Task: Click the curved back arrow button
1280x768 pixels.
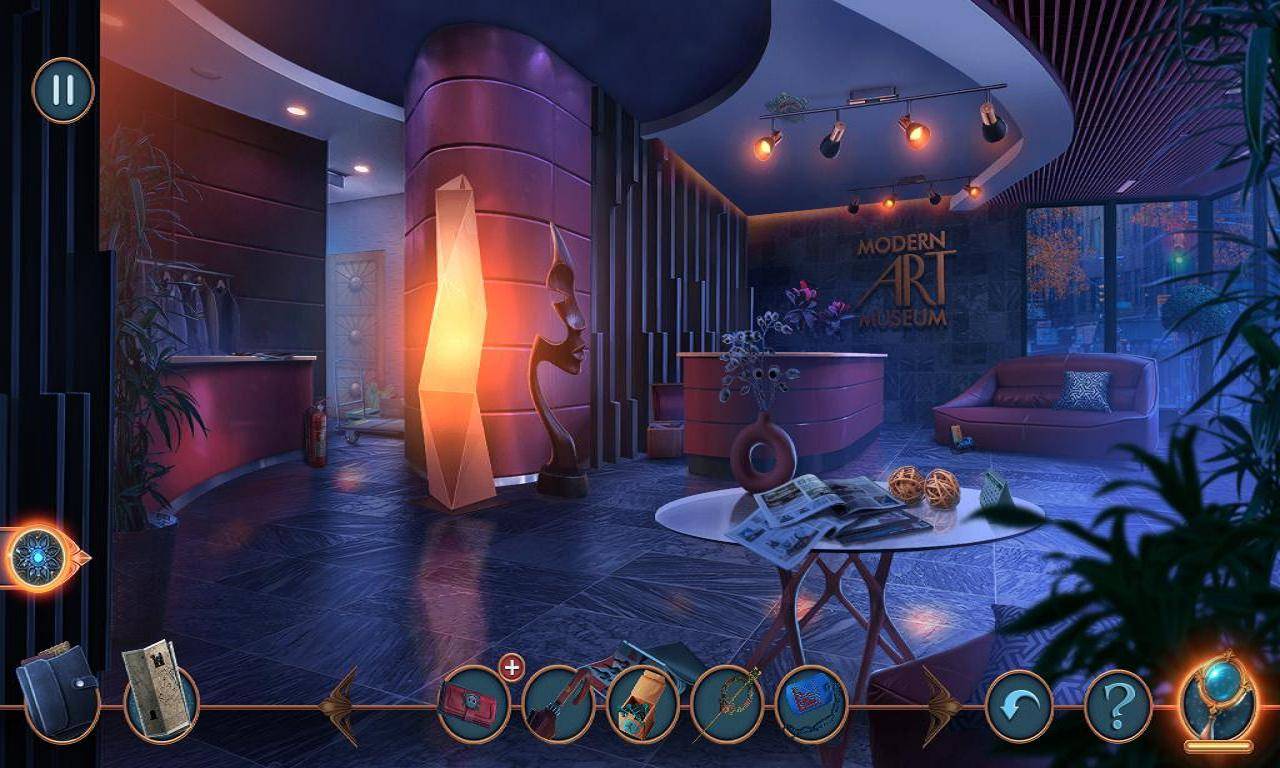Action: [1019, 706]
